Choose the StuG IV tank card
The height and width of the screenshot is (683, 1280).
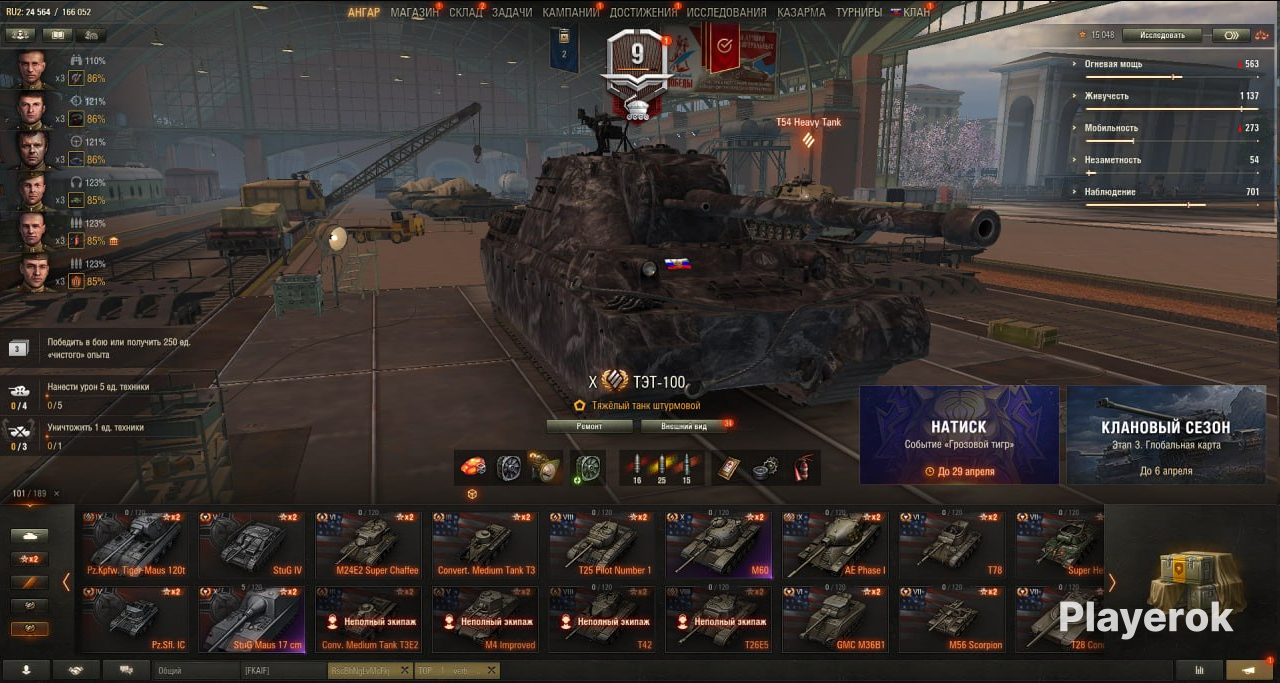251,546
